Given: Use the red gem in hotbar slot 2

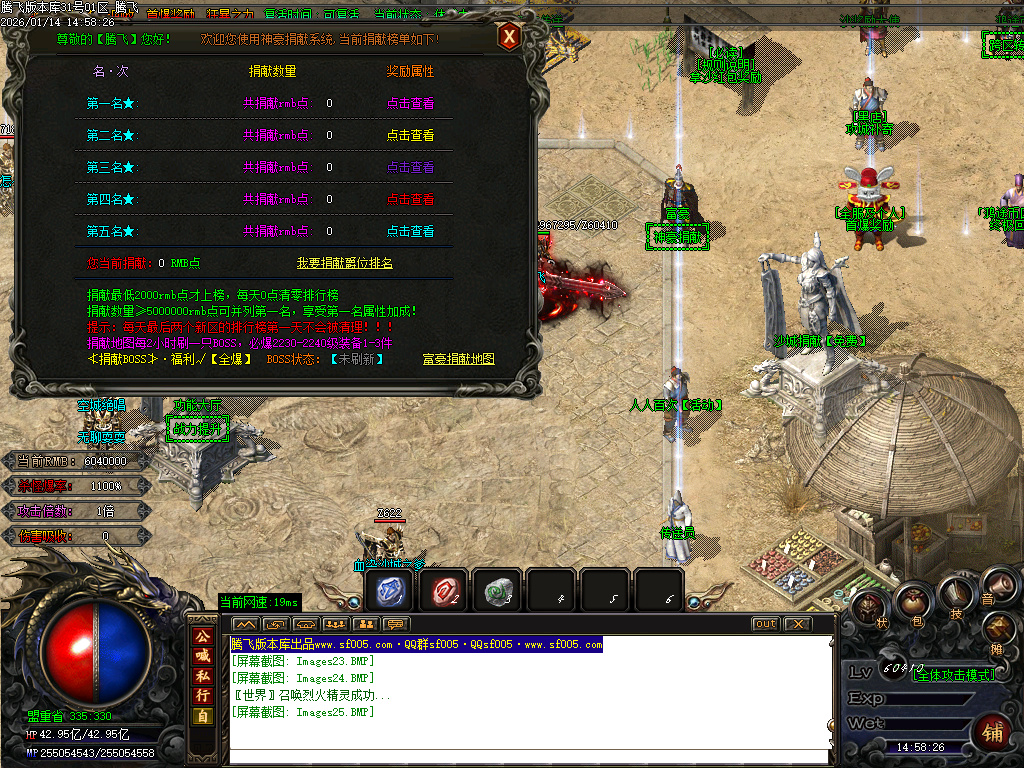Looking at the screenshot, I should [443, 591].
